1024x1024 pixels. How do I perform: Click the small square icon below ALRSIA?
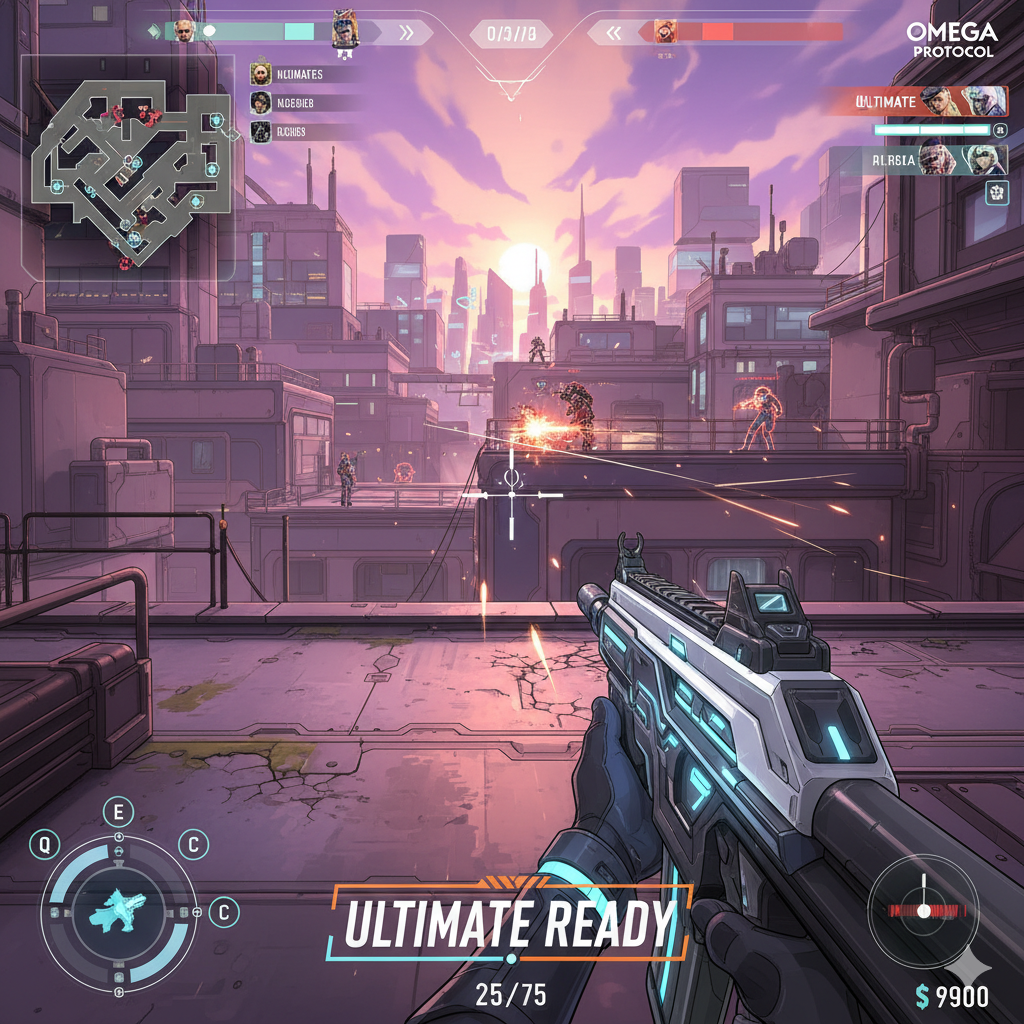pos(996,194)
